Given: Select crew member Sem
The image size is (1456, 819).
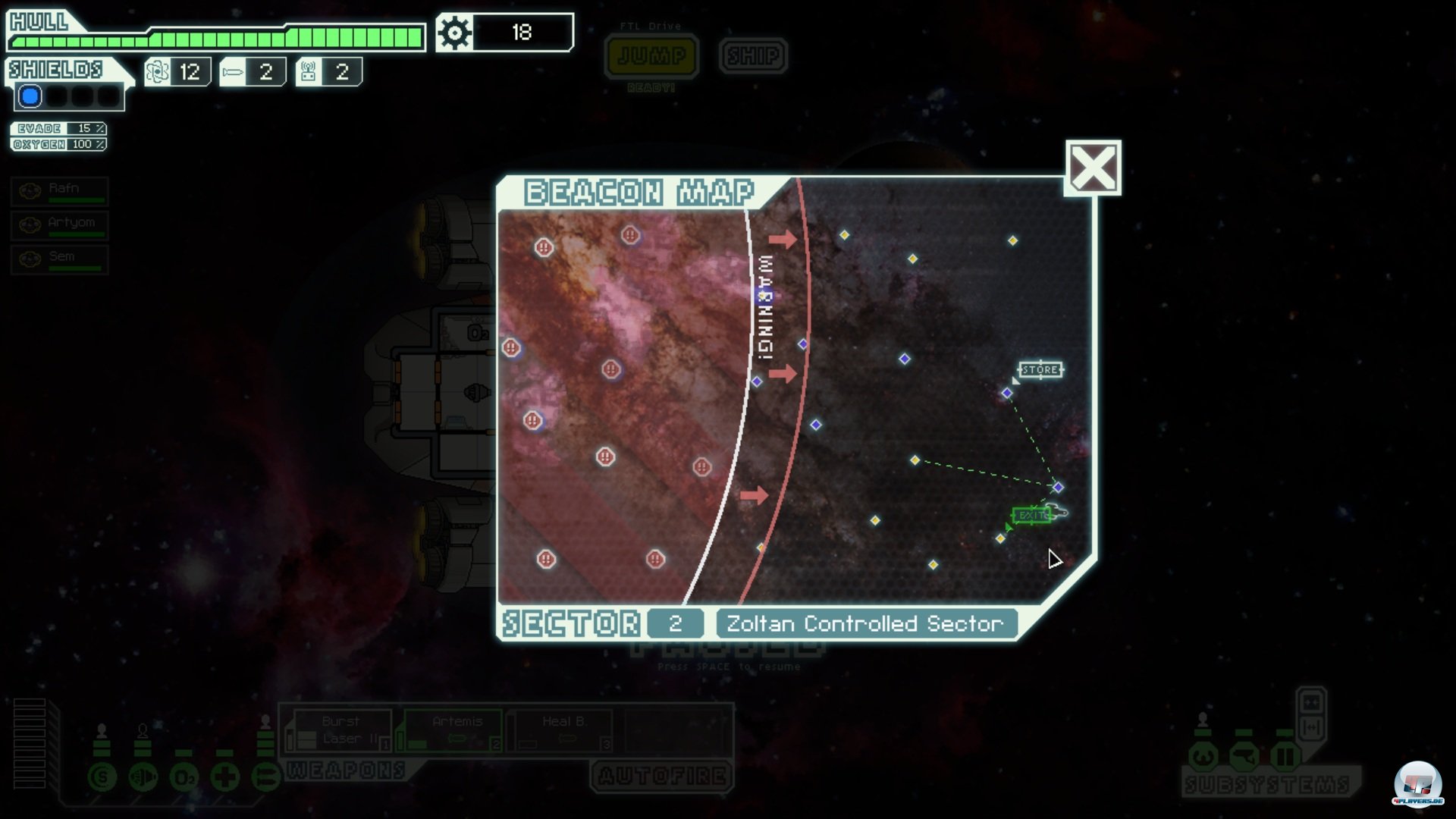Looking at the screenshot, I should click(60, 259).
